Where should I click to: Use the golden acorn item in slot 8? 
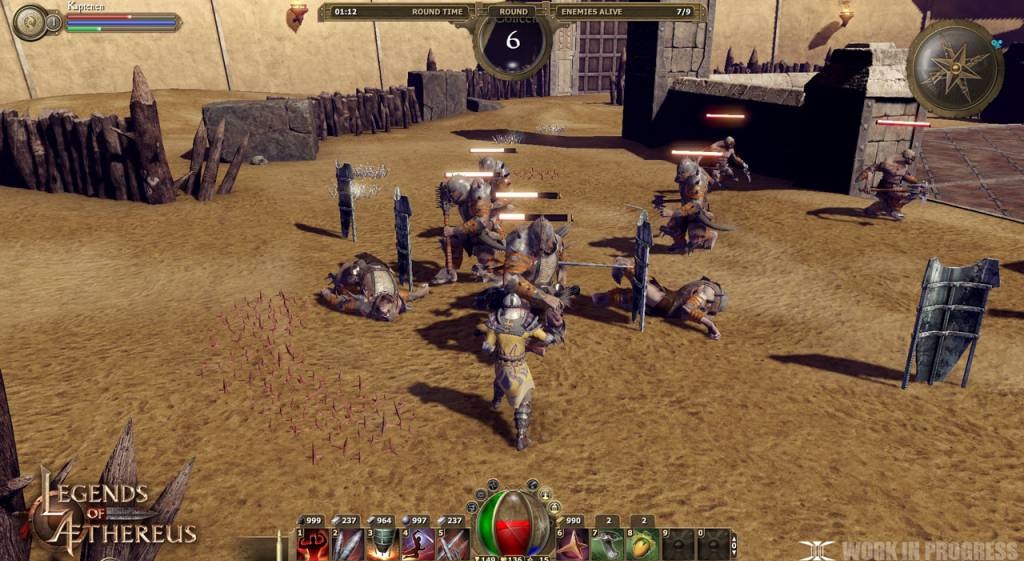(x=643, y=544)
